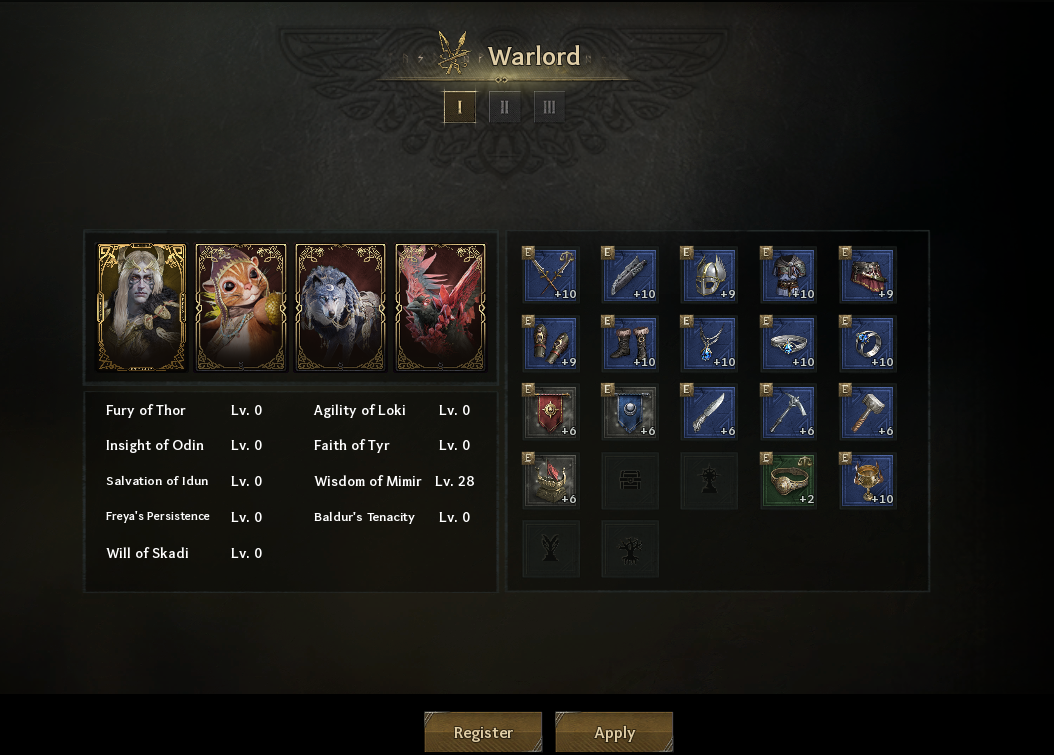This screenshot has width=1054, height=755.
Task: Pick the grey wolf card
Action: 341,307
